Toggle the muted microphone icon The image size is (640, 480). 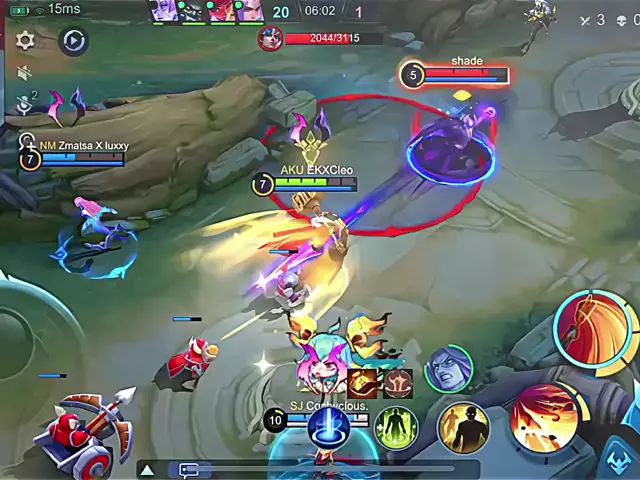point(25,104)
